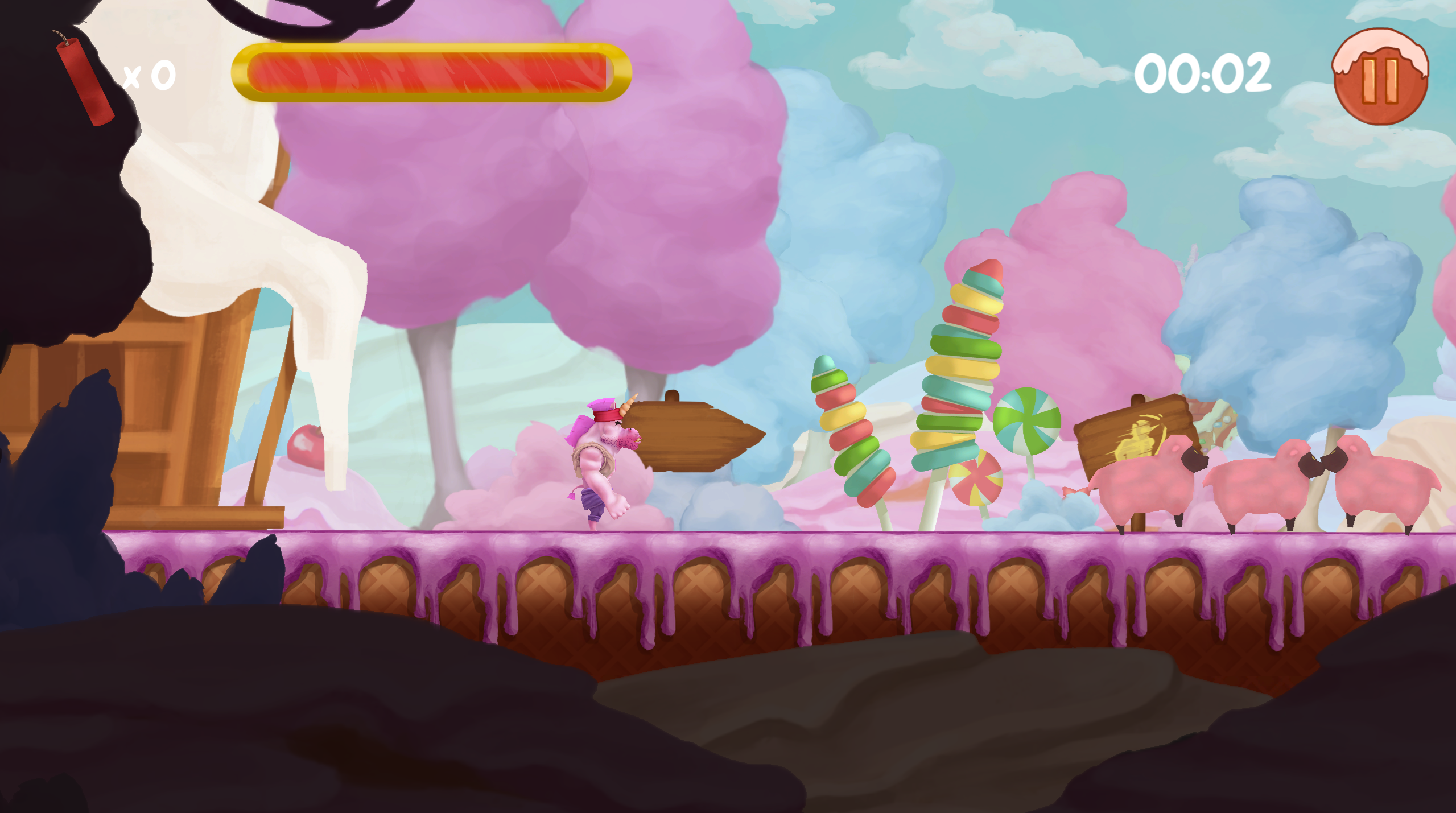Click the red health bar

coord(432,73)
